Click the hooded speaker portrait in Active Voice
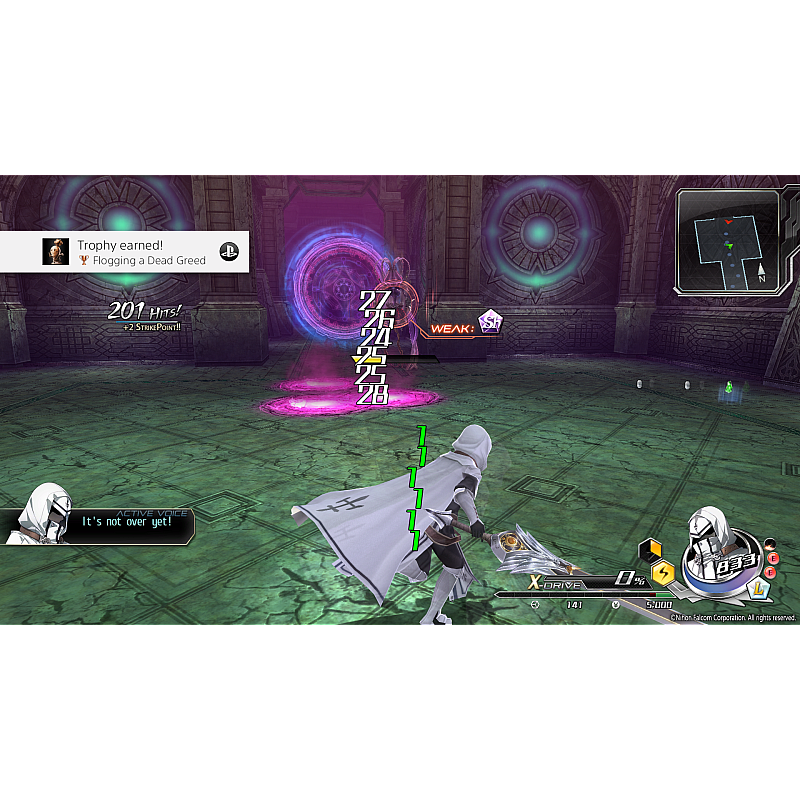This screenshot has height=800, width=800. tap(41, 514)
